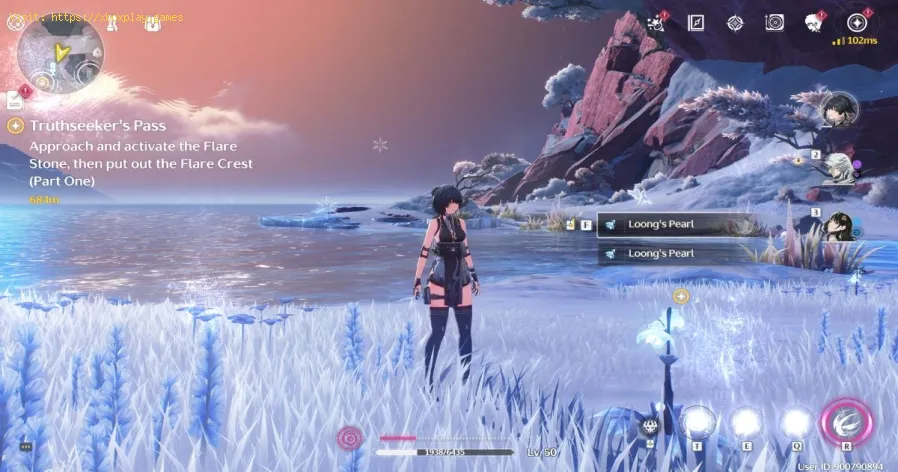Open the guidebook notebook icon
Viewport: 898px width, 472px height.
[695, 22]
